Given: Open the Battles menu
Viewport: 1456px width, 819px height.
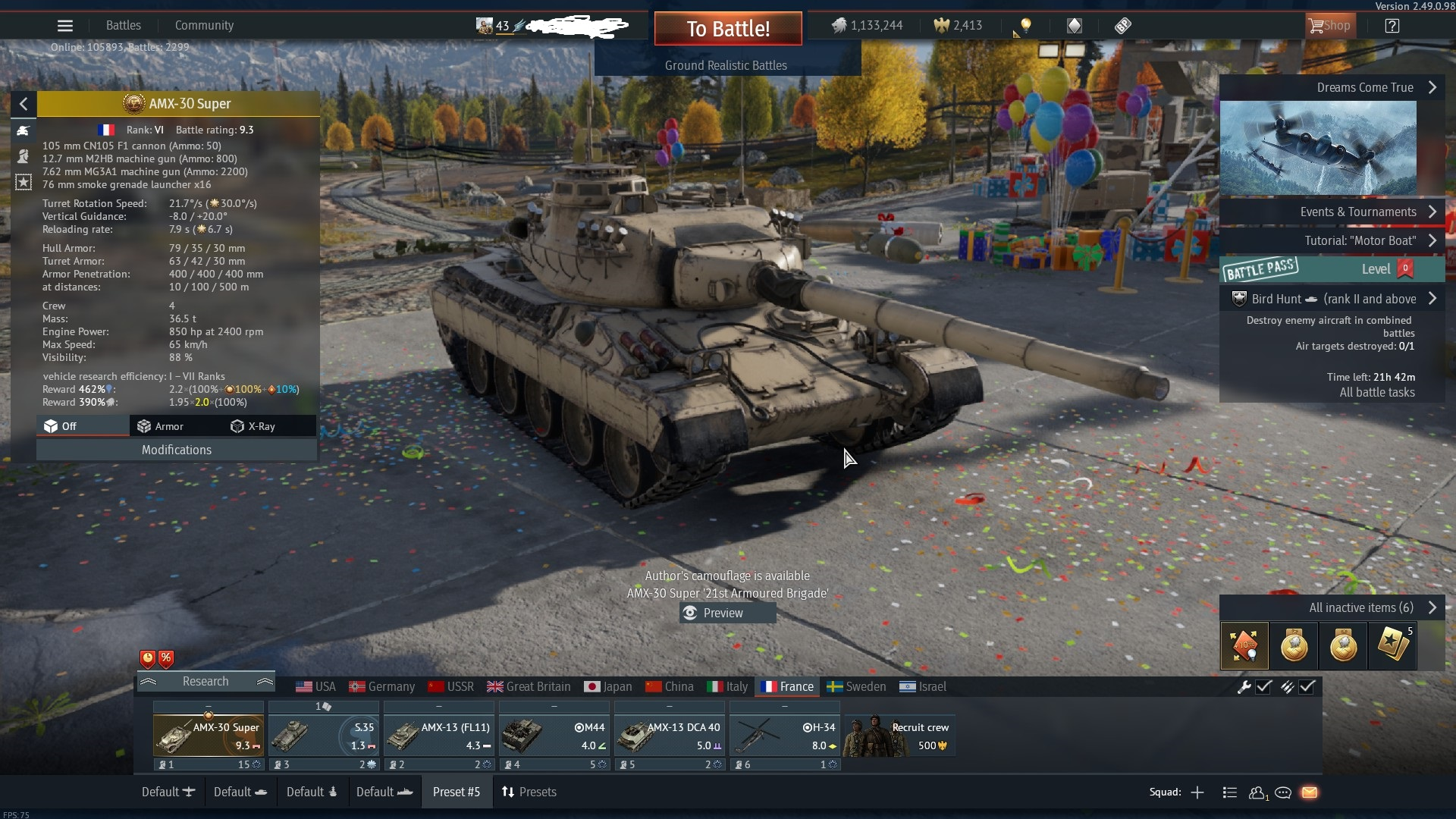Looking at the screenshot, I should pyautogui.click(x=124, y=26).
